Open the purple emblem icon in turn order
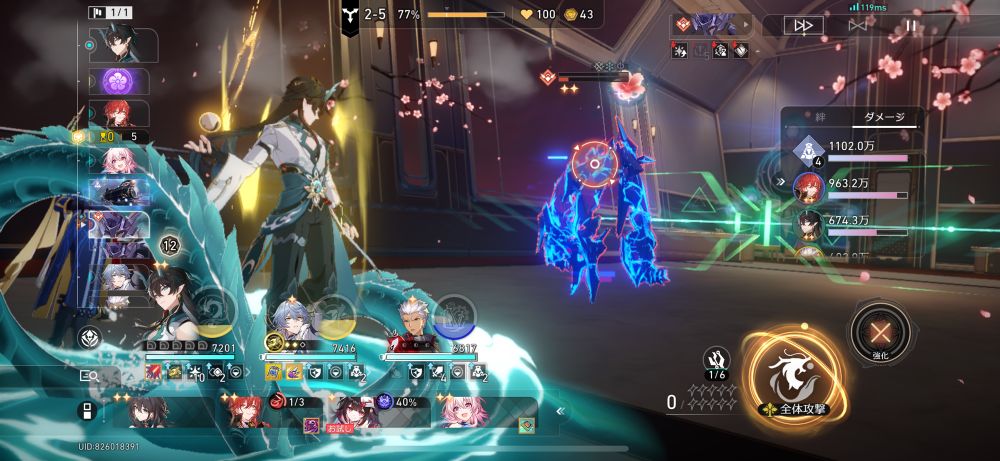Screen dimensions: 1000x461 tap(120, 80)
